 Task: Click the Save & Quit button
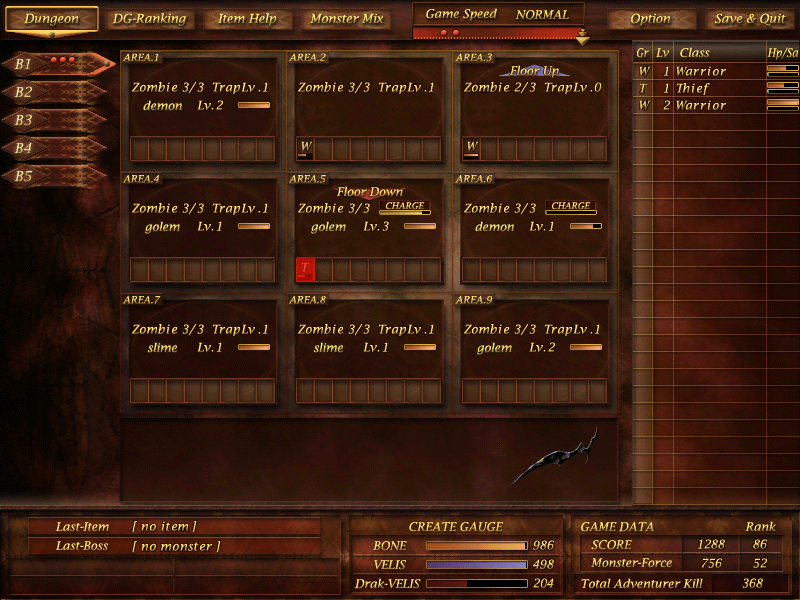[750, 19]
